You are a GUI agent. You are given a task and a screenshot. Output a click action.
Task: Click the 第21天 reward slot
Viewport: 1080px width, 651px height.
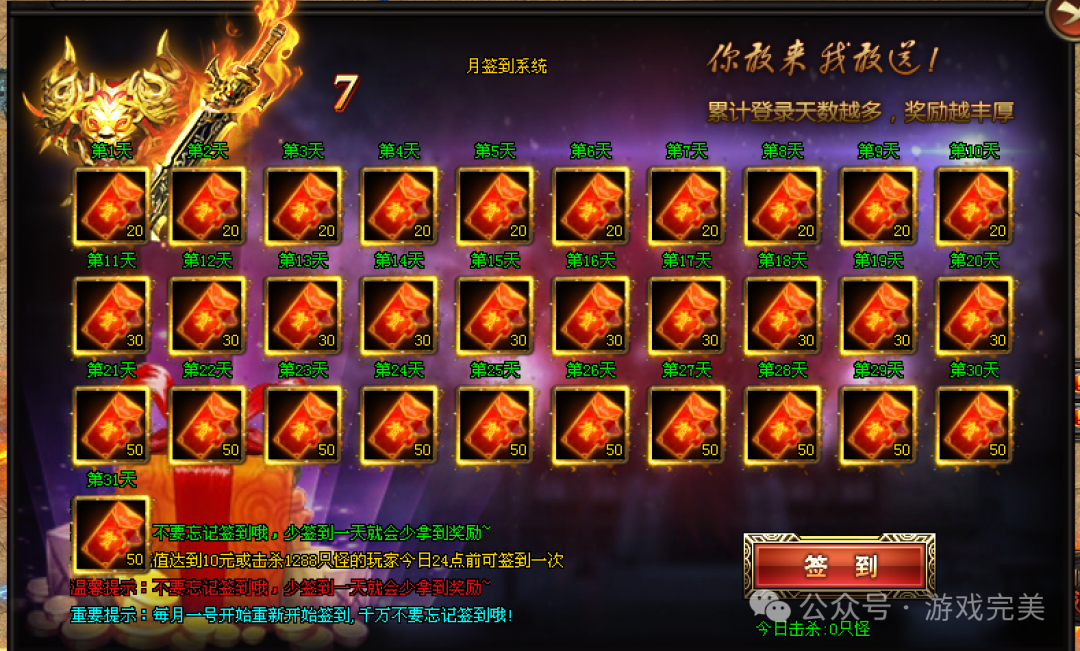tap(112, 425)
